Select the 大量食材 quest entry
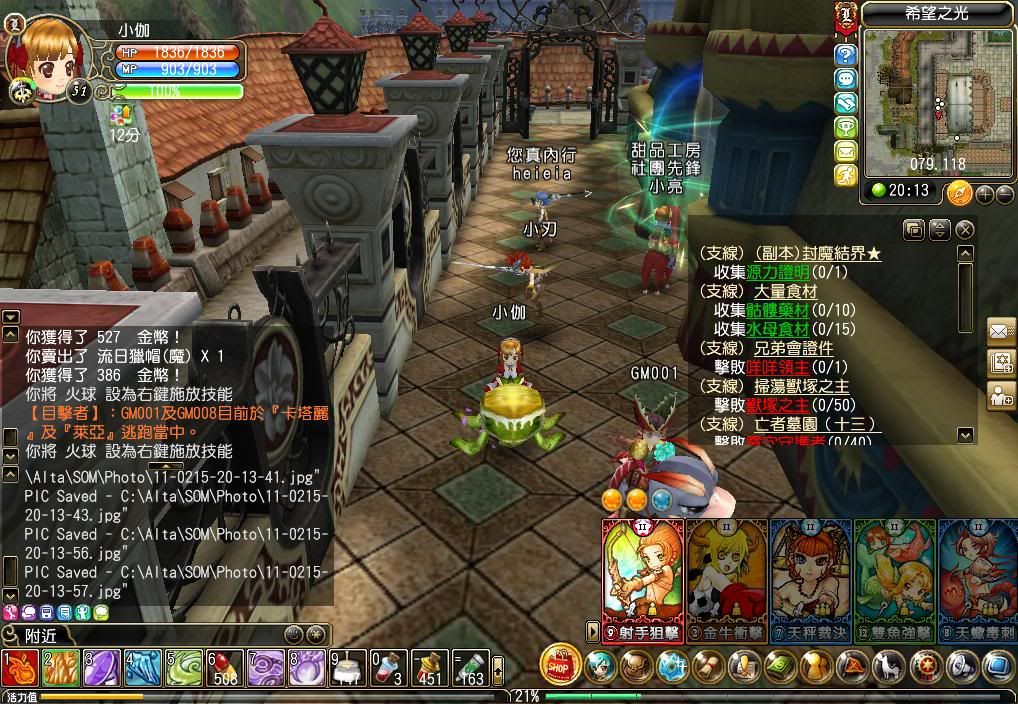Image resolution: width=1018 pixels, height=704 pixels. 784,292
